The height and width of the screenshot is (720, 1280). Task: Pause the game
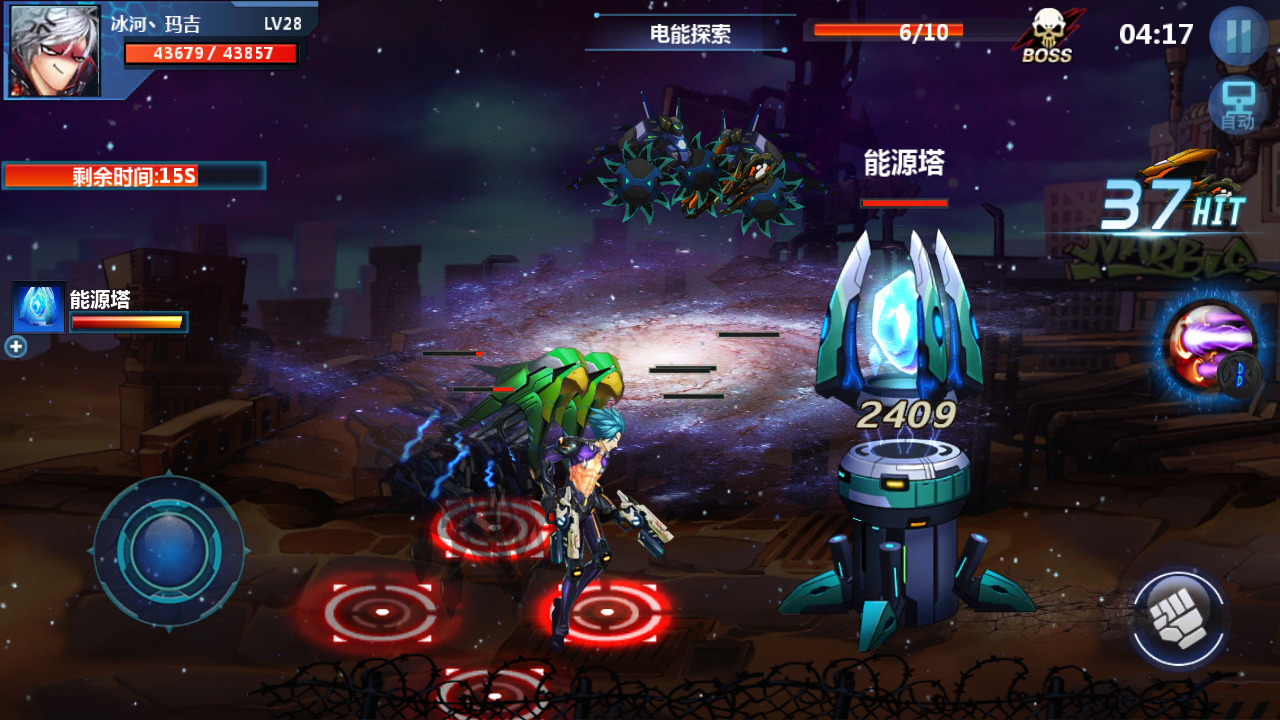pos(1238,36)
